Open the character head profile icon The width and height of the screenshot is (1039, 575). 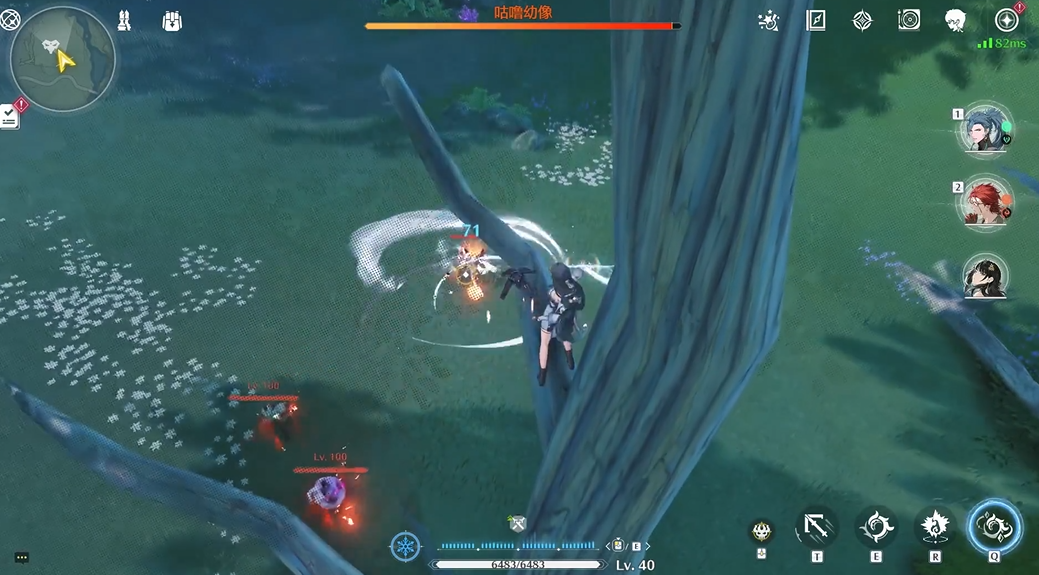click(955, 21)
